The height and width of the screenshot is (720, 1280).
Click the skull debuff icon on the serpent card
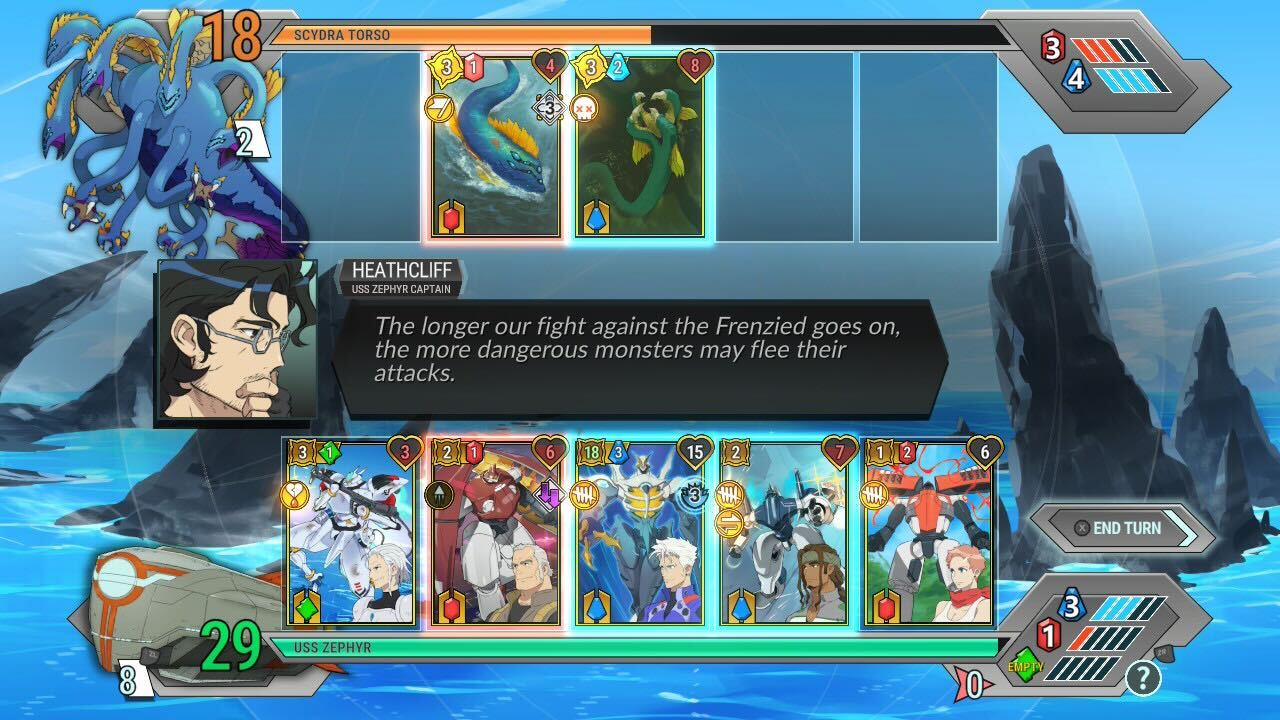(588, 108)
